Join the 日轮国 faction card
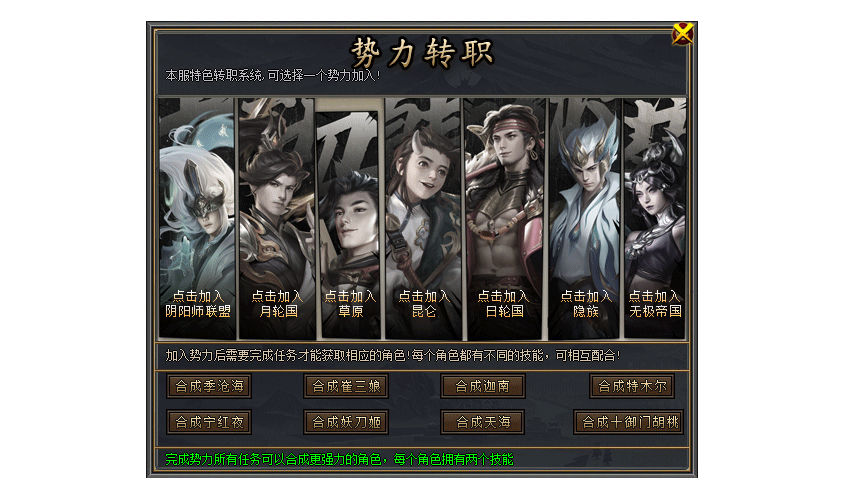 pyautogui.click(x=503, y=220)
